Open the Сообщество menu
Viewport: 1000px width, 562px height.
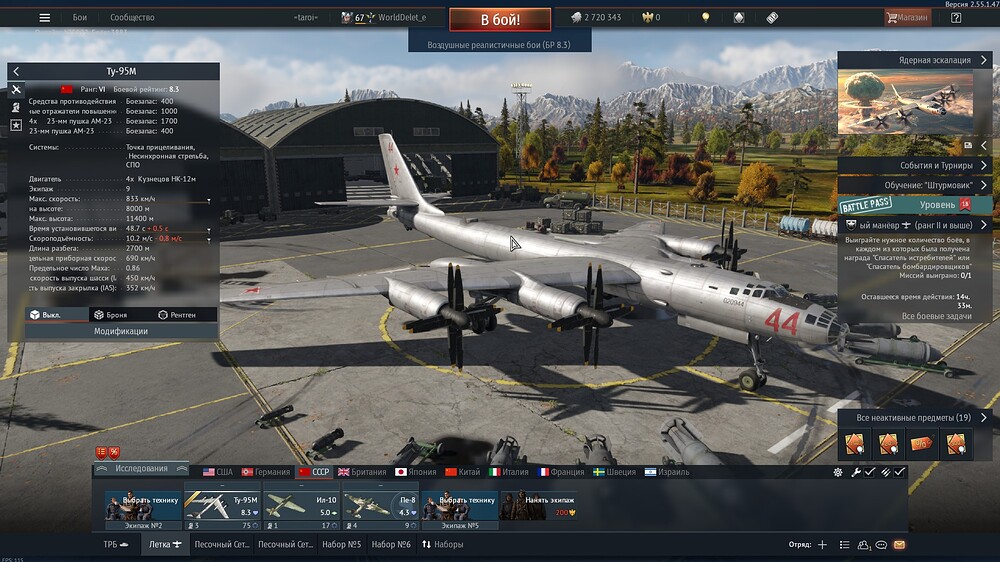[132, 17]
